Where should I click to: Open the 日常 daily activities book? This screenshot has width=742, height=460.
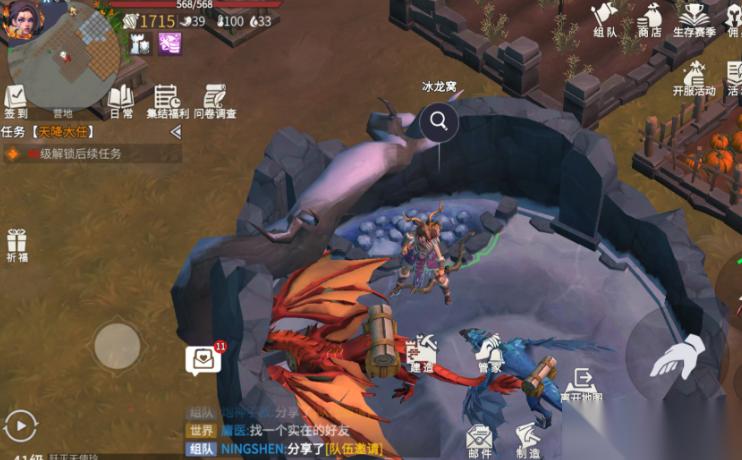pyautogui.click(x=121, y=101)
